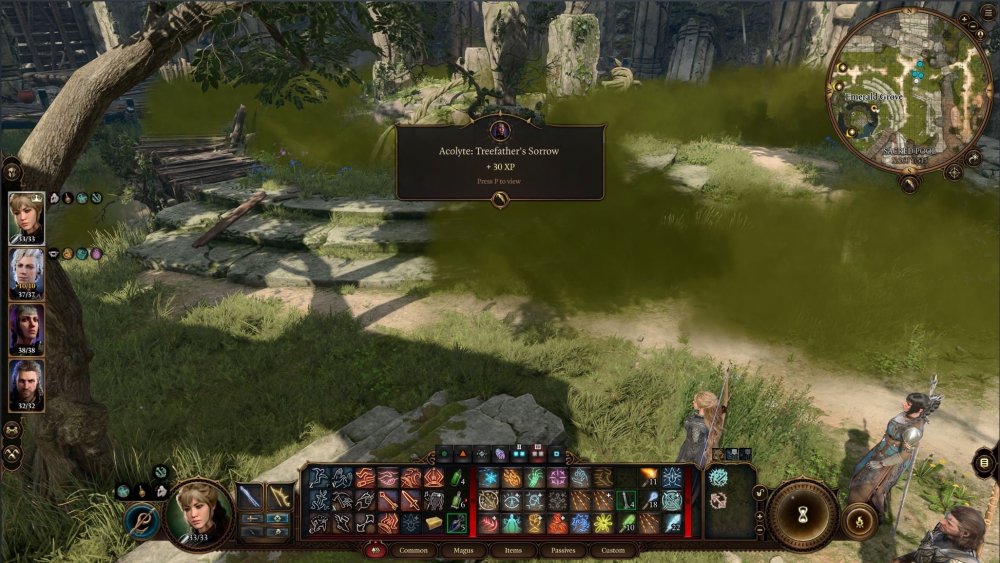Show the Passives hotbar tab
Screen dimensions: 1000x563
[x=563, y=550]
